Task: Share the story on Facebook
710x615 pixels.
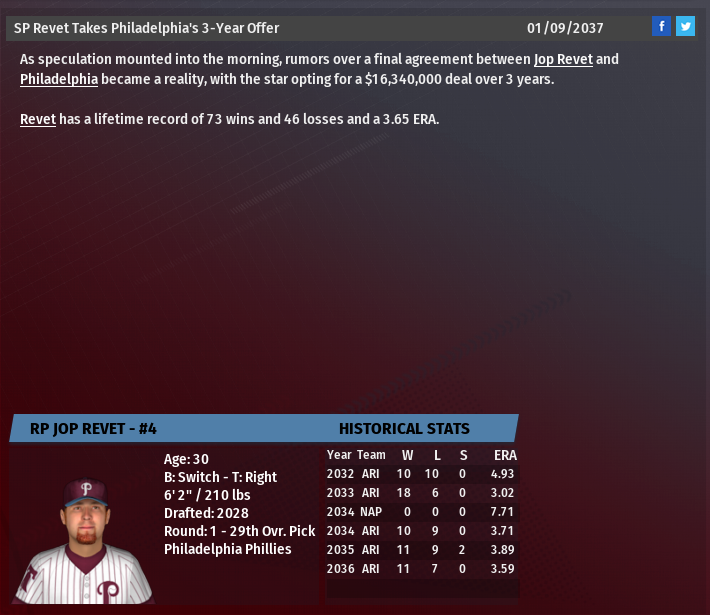Action: click(x=661, y=27)
